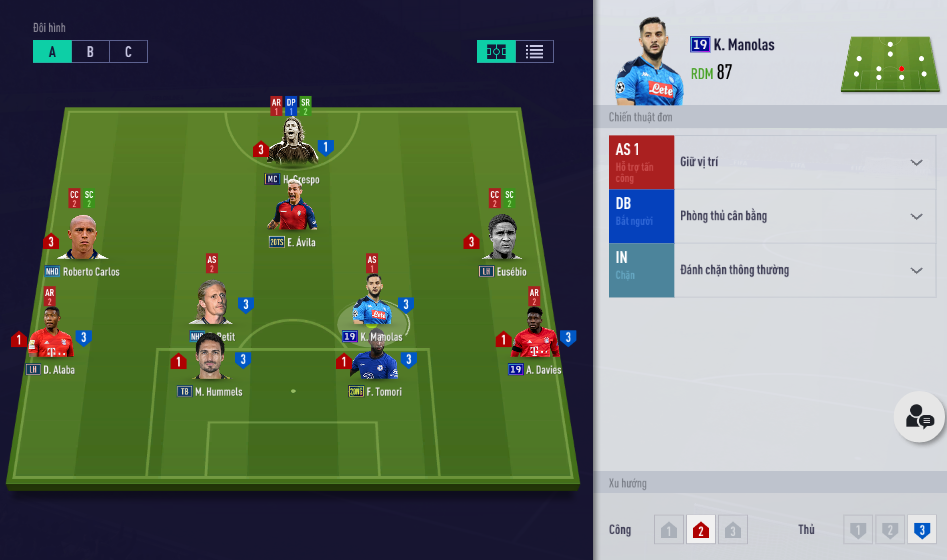Set attack tendency to level 1
Image resolution: width=947 pixels, height=560 pixels.
click(x=669, y=529)
